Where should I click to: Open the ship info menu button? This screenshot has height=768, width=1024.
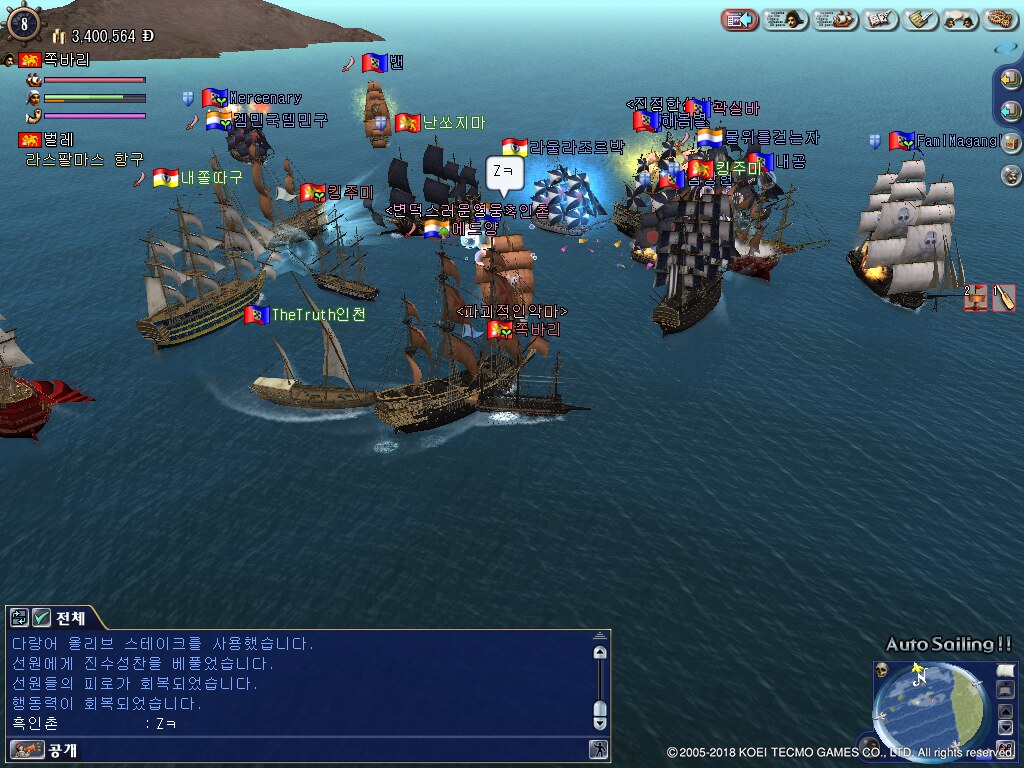pyautogui.click(x=835, y=19)
